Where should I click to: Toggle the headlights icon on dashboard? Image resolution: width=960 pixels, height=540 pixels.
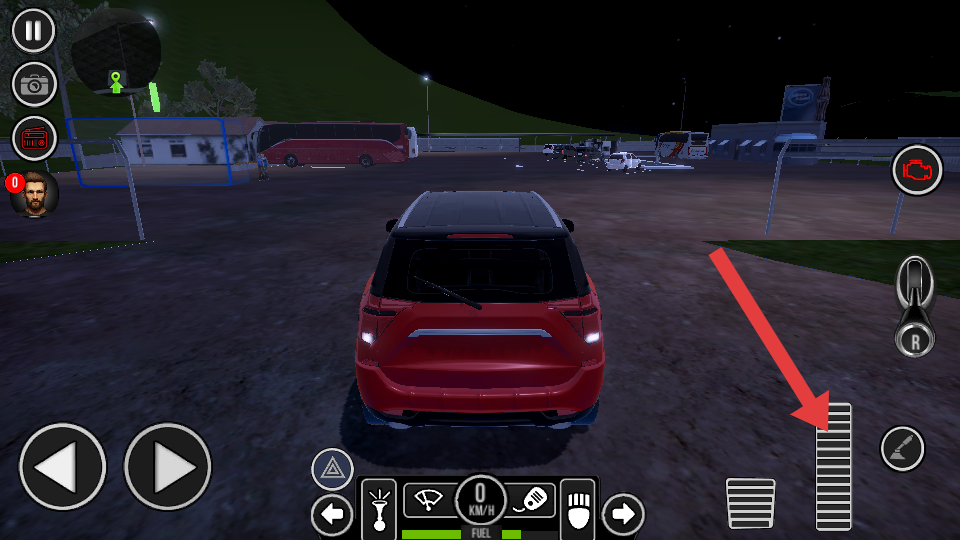(532, 498)
